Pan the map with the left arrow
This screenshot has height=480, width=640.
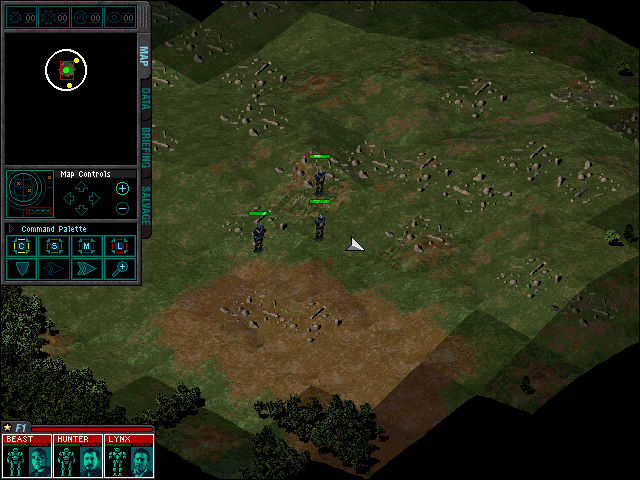[68, 197]
